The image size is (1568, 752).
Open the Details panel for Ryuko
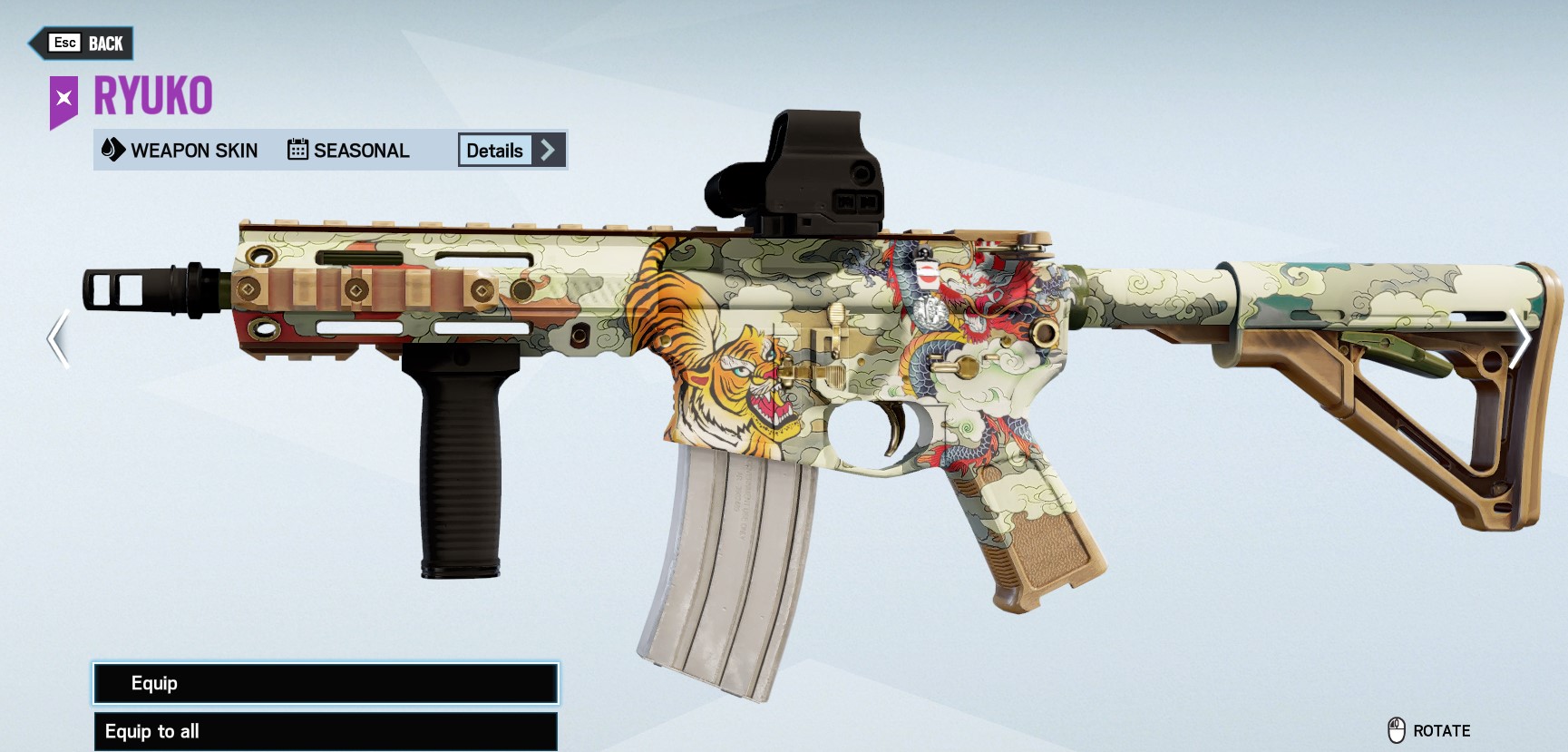(511, 151)
